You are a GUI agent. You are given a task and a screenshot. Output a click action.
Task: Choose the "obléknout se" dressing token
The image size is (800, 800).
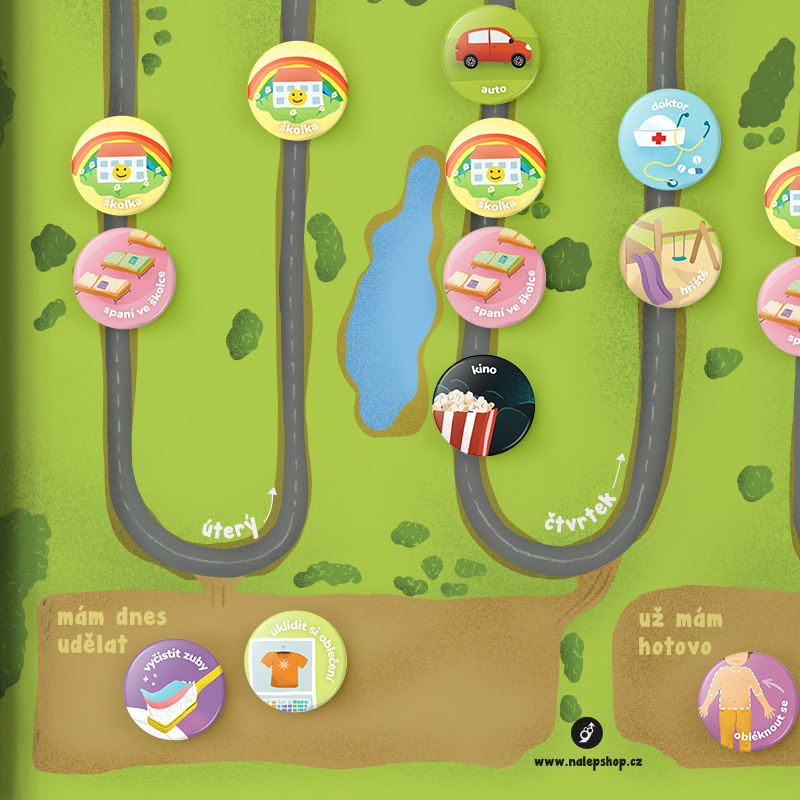pos(747,702)
